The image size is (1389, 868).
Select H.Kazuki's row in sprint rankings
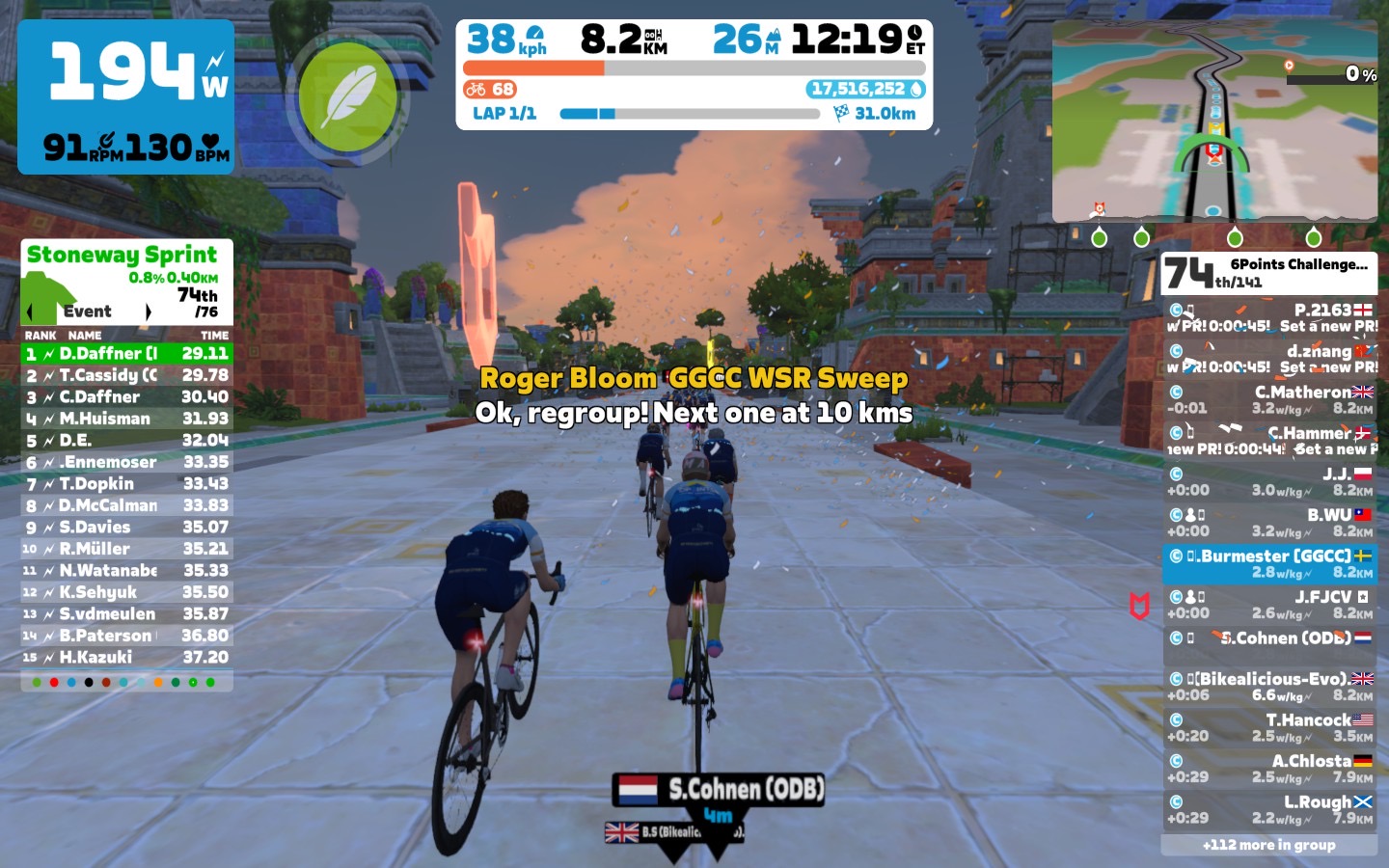pos(126,658)
